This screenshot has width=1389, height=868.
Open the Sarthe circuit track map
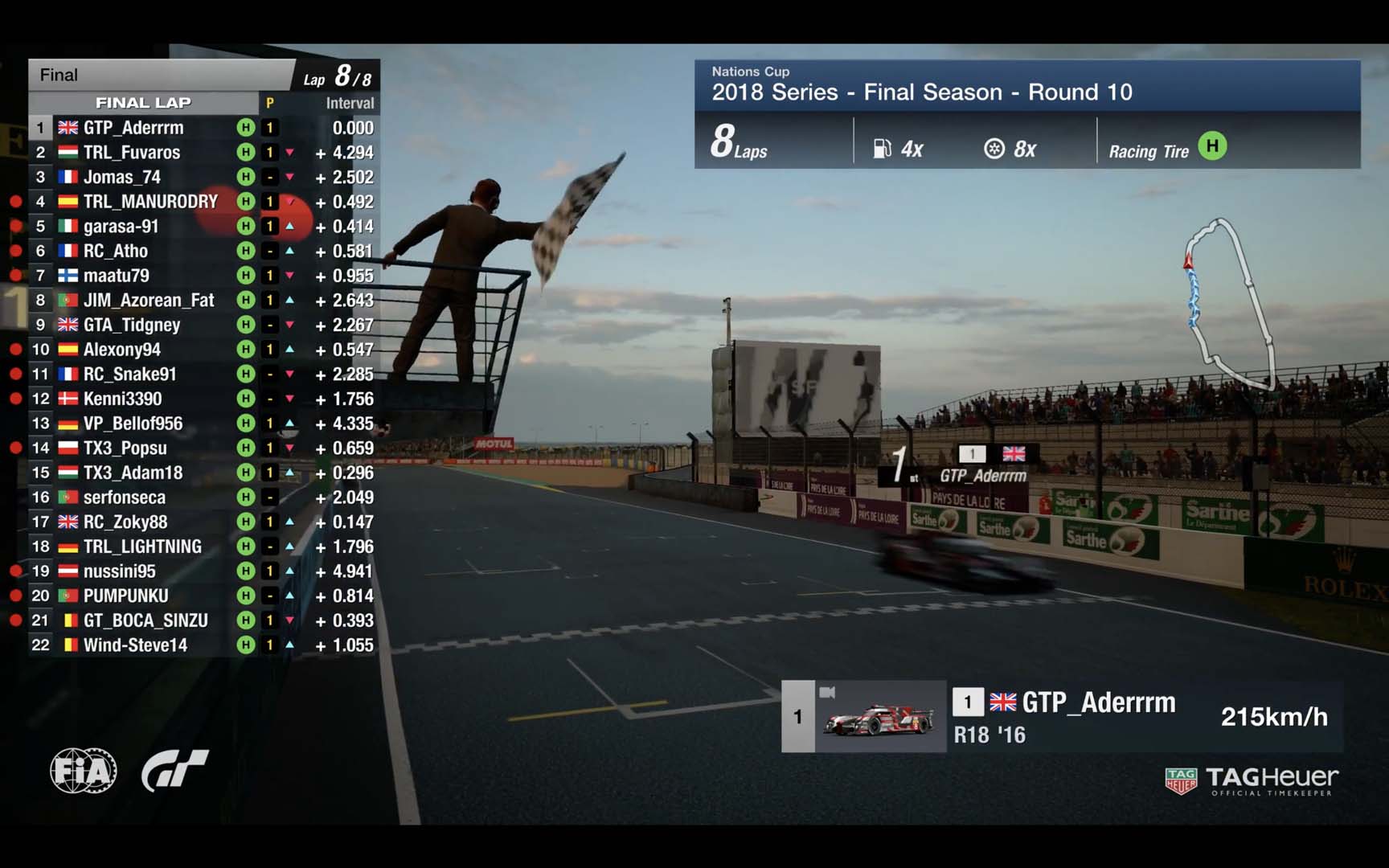[1228, 304]
